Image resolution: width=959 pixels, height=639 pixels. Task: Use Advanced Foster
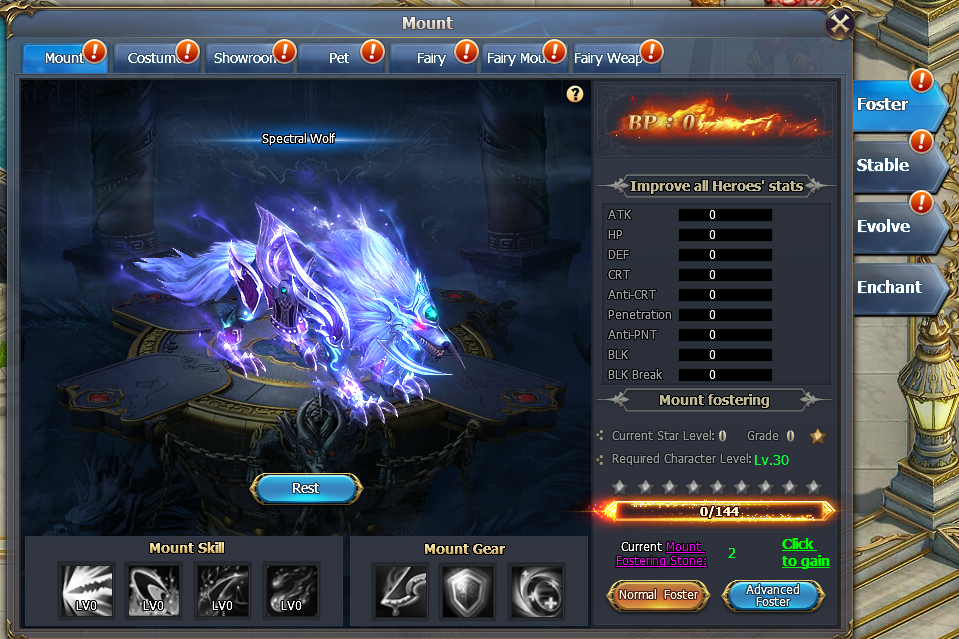[x=773, y=595]
